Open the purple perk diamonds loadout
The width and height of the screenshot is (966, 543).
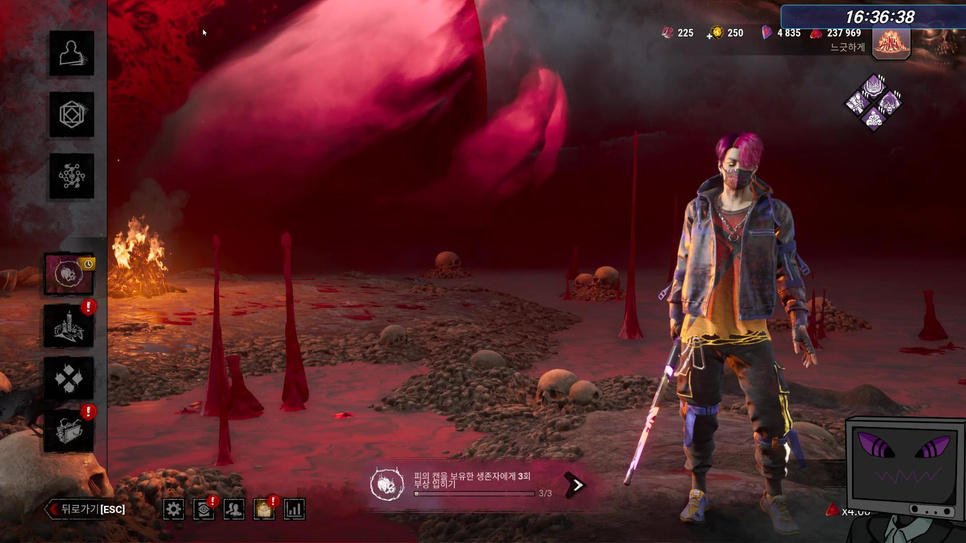(x=873, y=101)
